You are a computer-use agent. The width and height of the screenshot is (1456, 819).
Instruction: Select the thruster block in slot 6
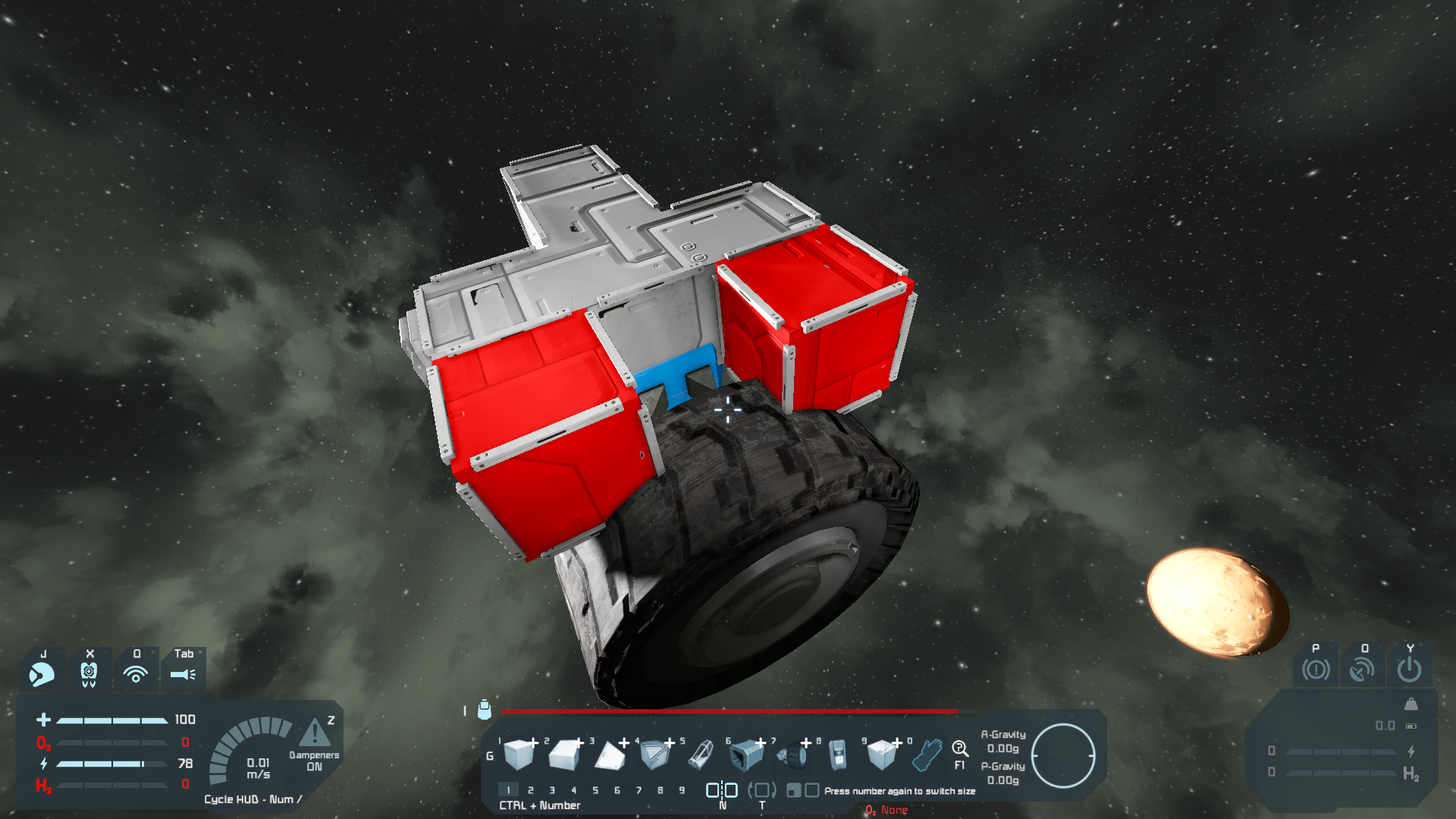(746, 754)
